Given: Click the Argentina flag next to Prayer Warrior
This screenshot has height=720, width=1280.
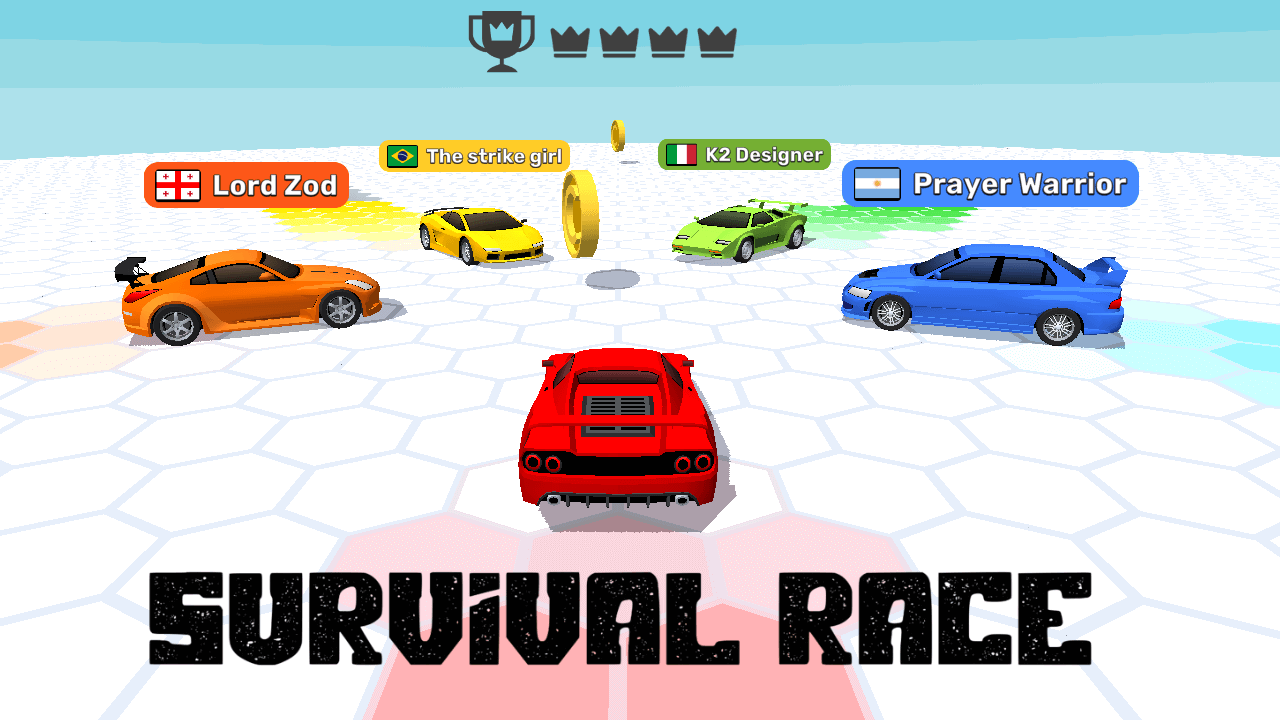Looking at the screenshot, I should tap(875, 184).
